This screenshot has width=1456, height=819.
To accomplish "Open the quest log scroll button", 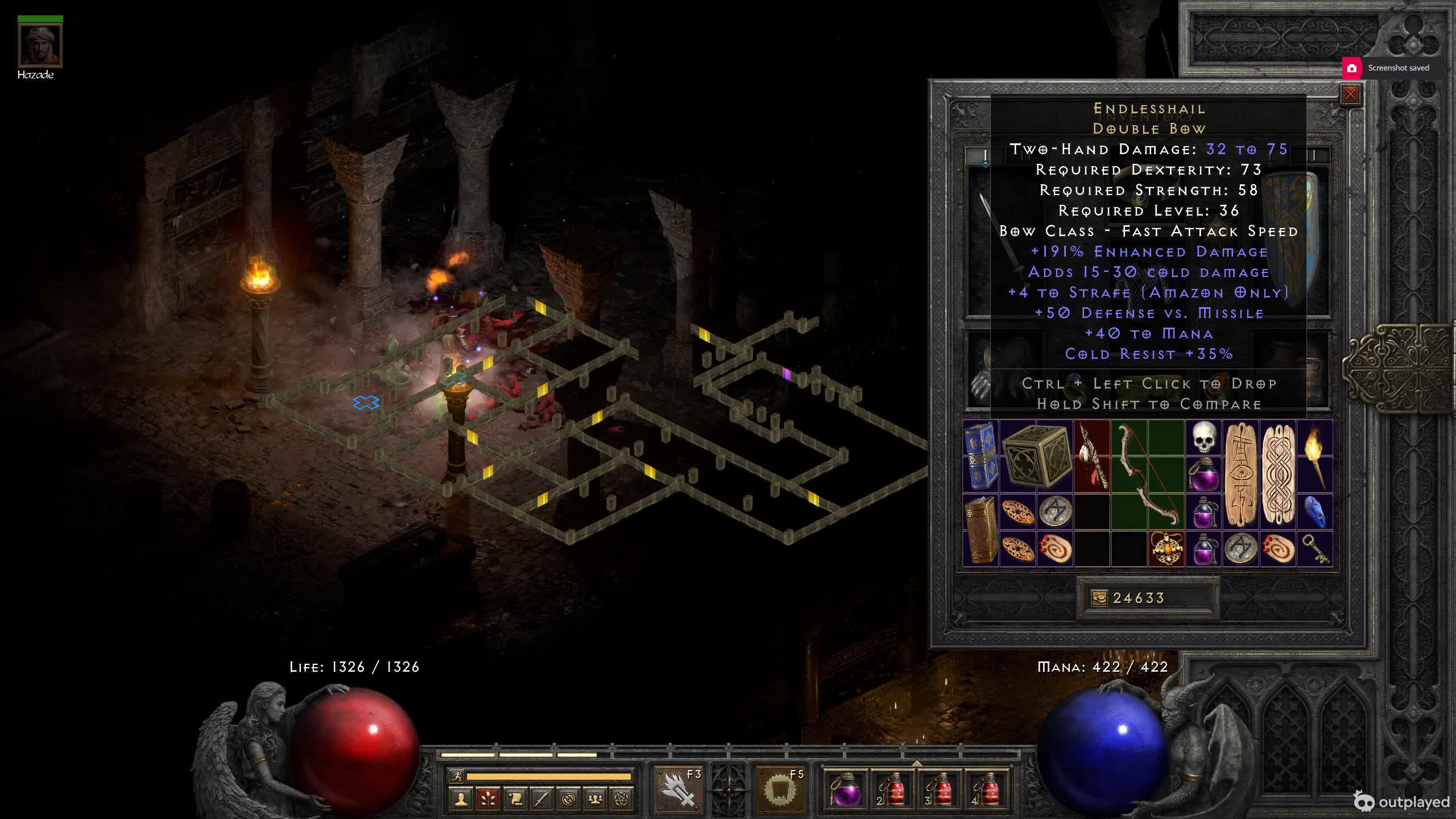I will [x=515, y=799].
